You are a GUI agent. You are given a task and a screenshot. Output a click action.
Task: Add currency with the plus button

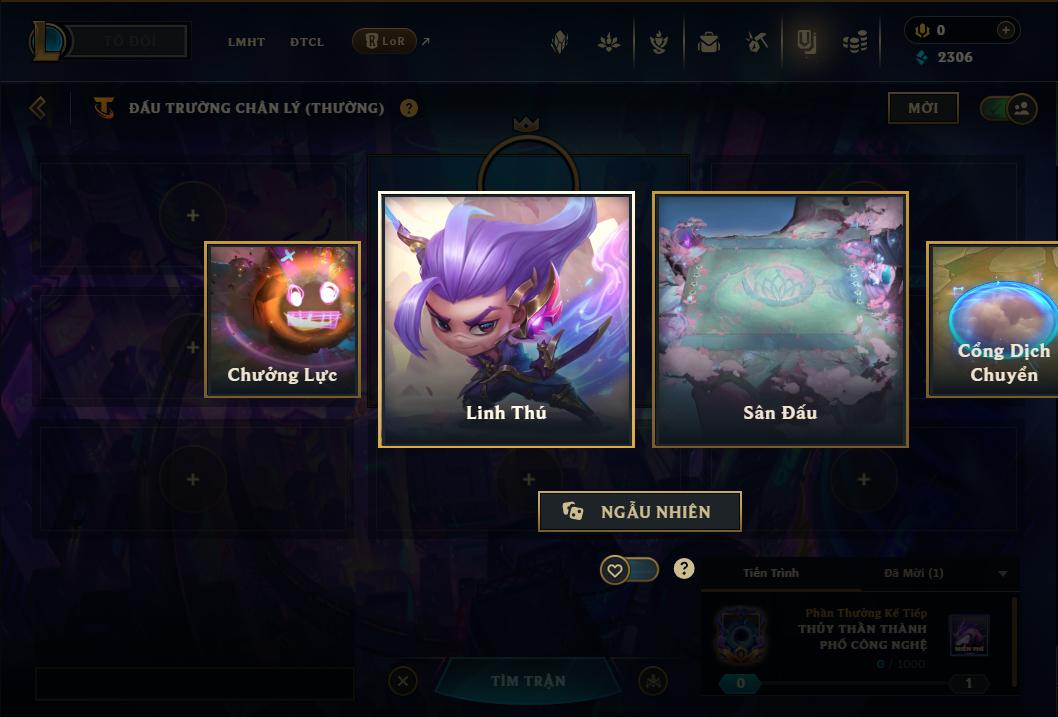point(1006,31)
